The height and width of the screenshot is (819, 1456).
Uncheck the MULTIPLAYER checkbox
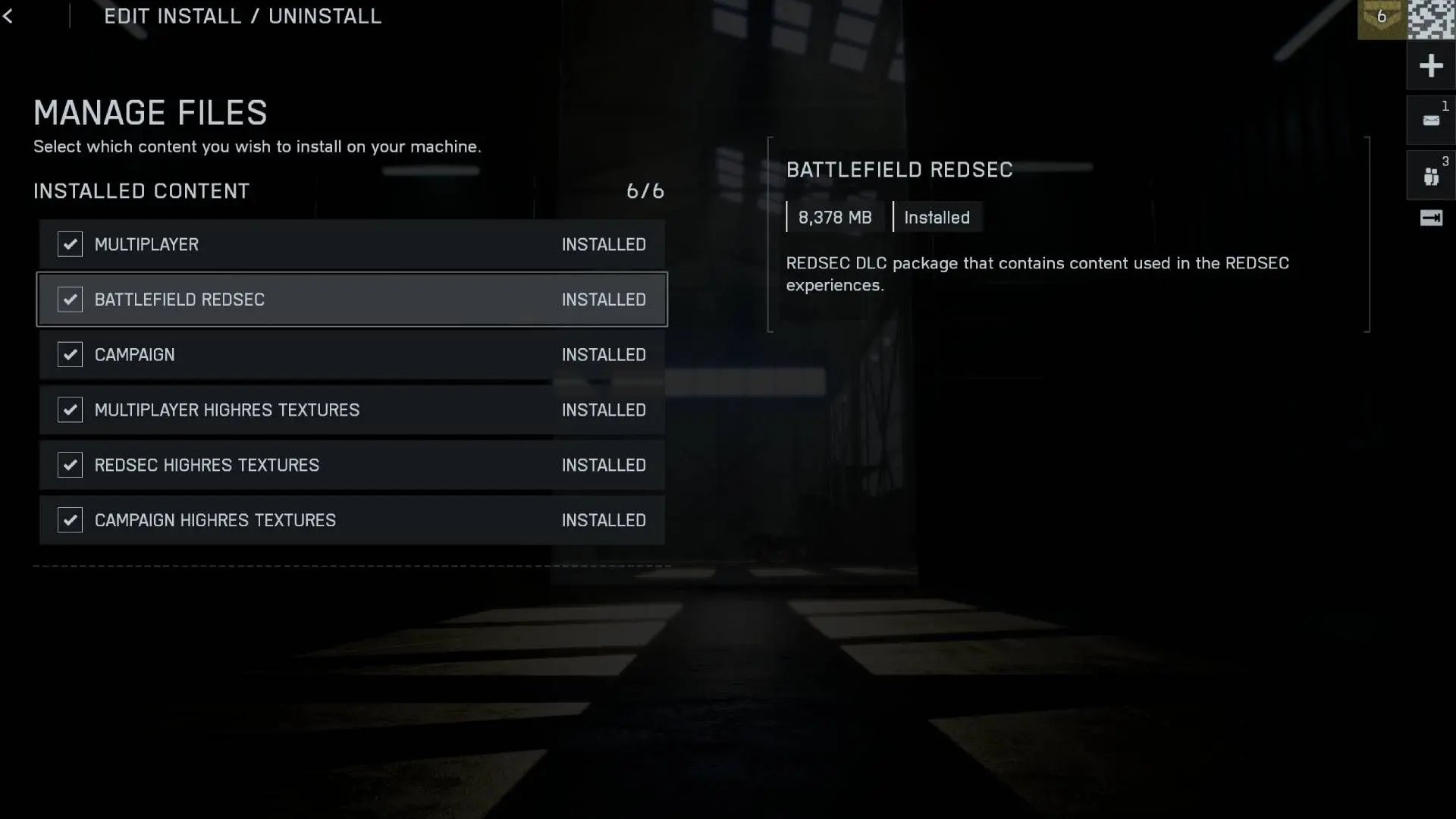click(x=70, y=244)
